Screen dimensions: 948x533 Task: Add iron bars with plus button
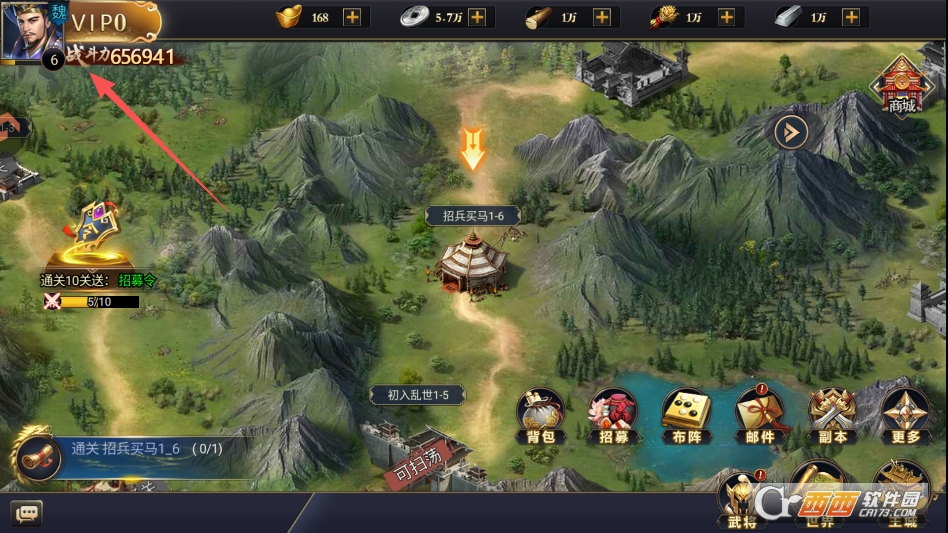coord(851,17)
